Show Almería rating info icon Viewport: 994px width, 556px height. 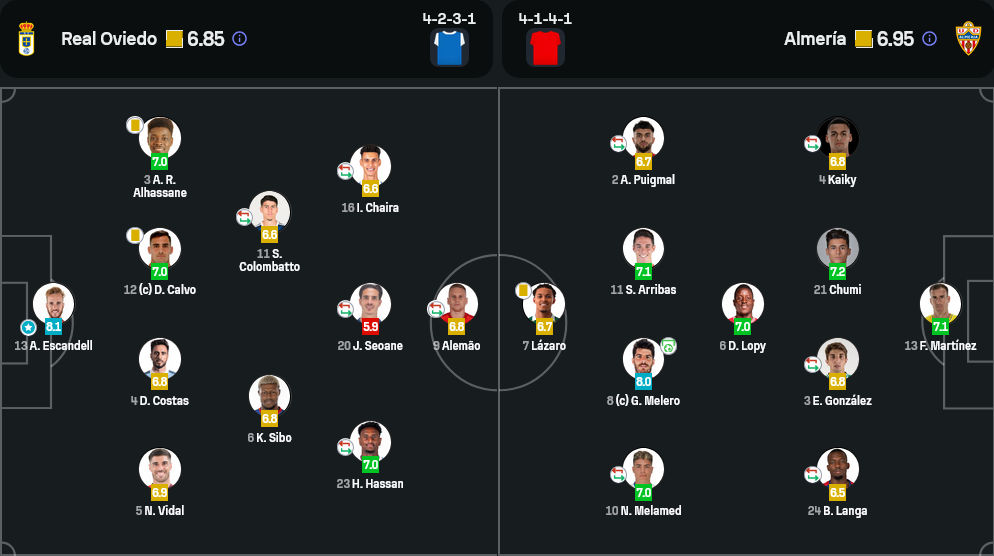(x=929, y=39)
